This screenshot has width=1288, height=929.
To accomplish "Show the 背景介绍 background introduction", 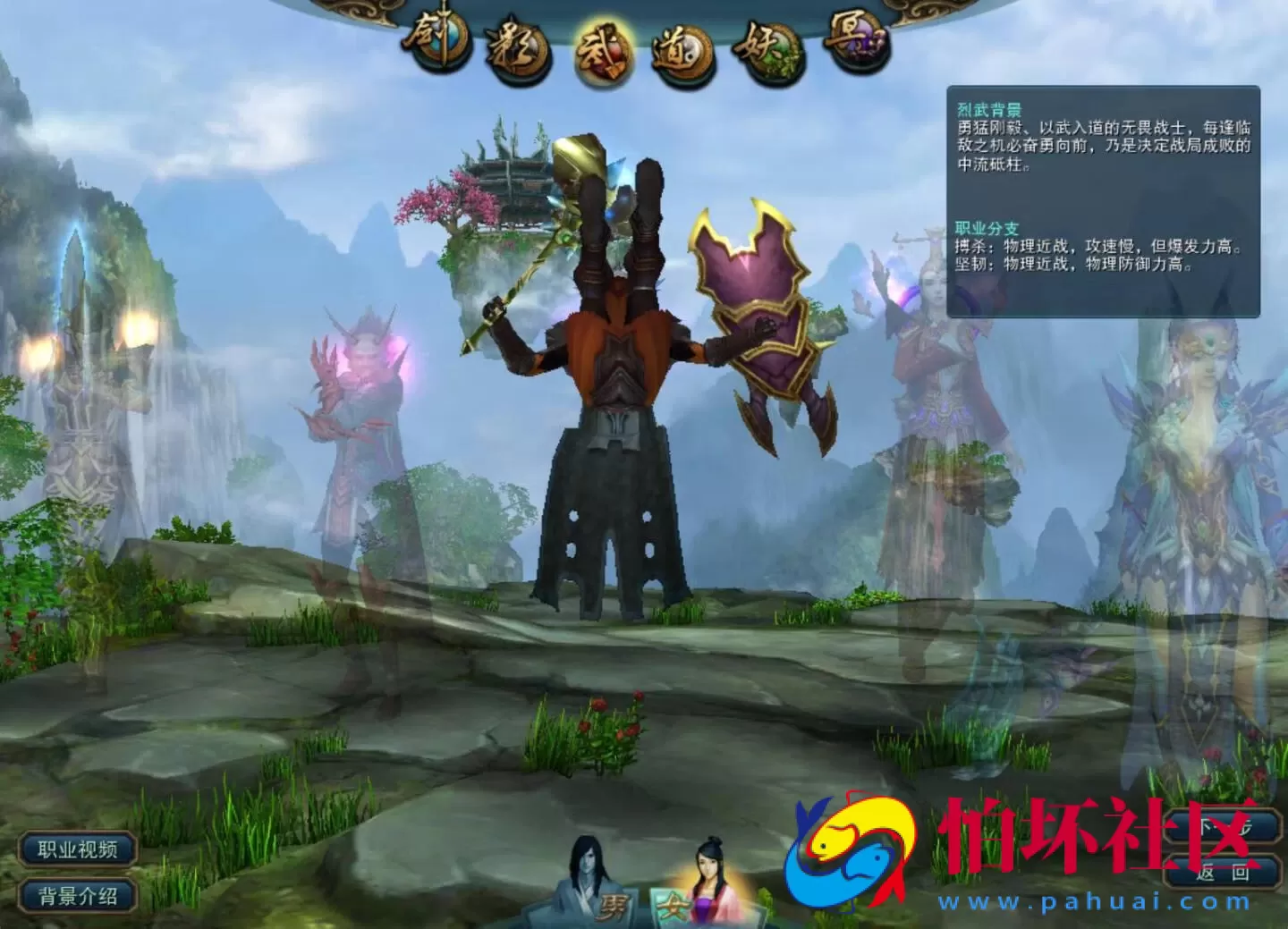I will pyautogui.click(x=78, y=895).
